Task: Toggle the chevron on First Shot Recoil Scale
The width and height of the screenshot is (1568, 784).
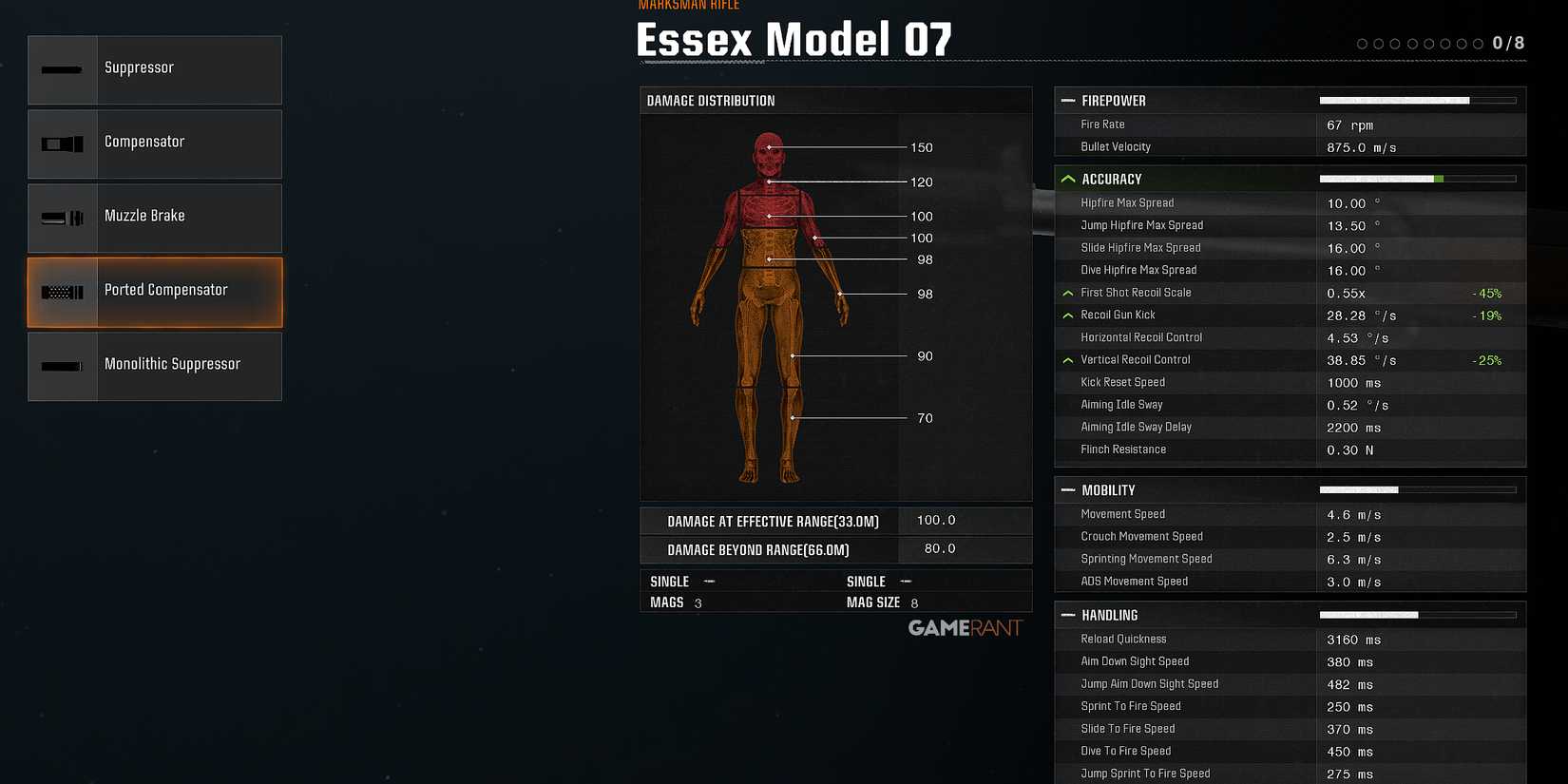Action: click(1067, 292)
